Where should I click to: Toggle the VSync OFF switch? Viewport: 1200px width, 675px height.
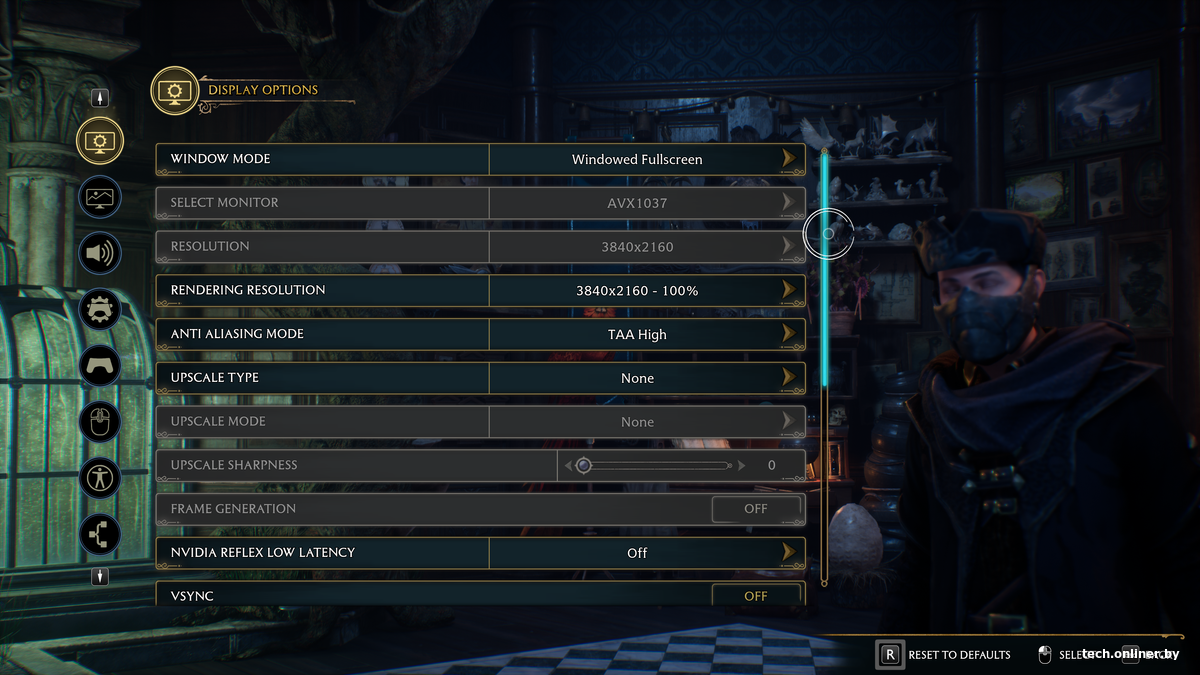(x=755, y=596)
